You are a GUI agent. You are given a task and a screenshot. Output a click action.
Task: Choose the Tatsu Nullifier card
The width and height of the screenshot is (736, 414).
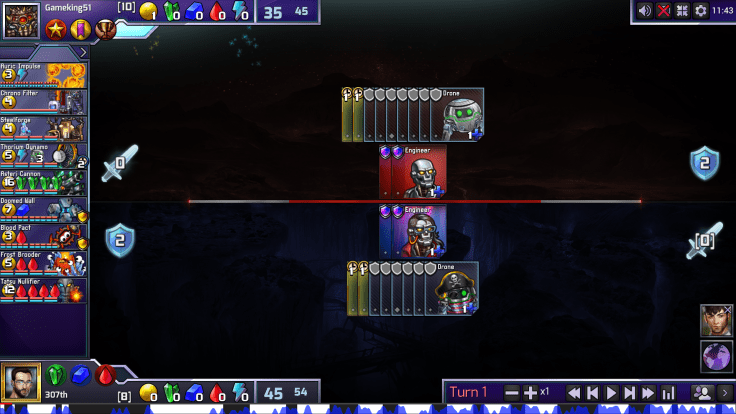pos(44,290)
